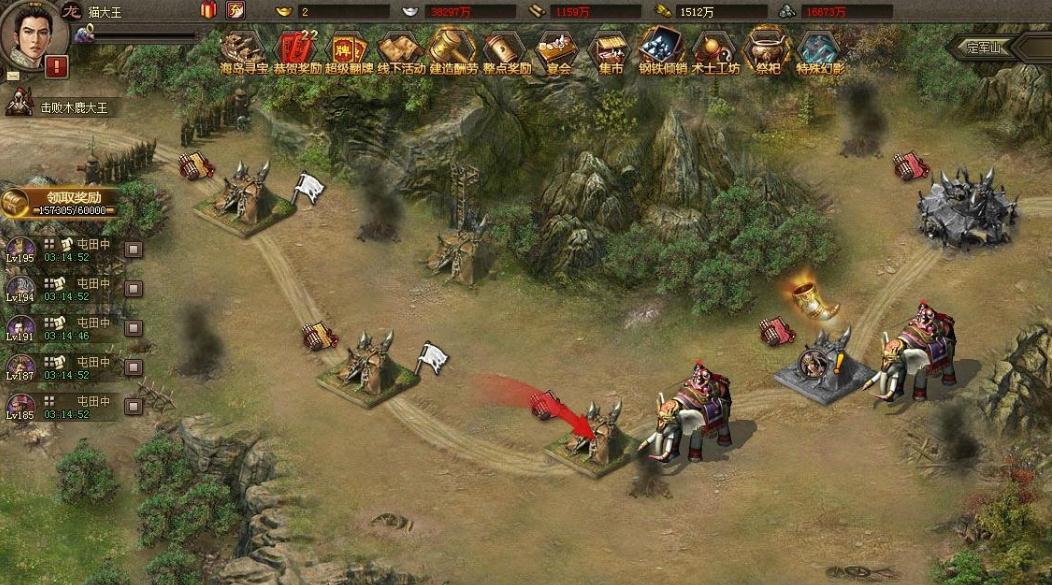Open 钢铁倾销 steel sale
Viewport: 1052px width, 585px height.
(661, 50)
